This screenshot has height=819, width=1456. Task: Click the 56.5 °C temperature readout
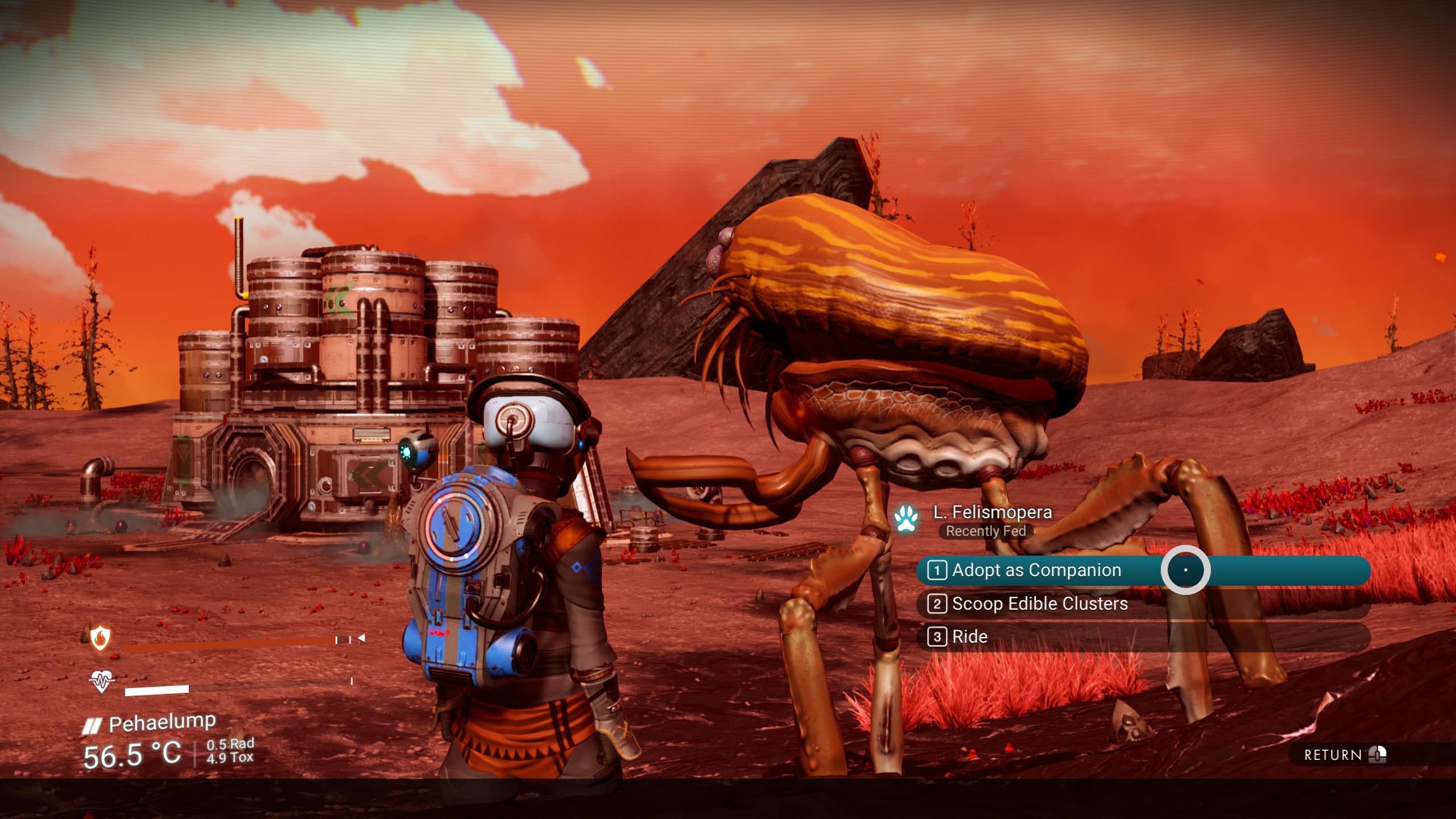132,755
